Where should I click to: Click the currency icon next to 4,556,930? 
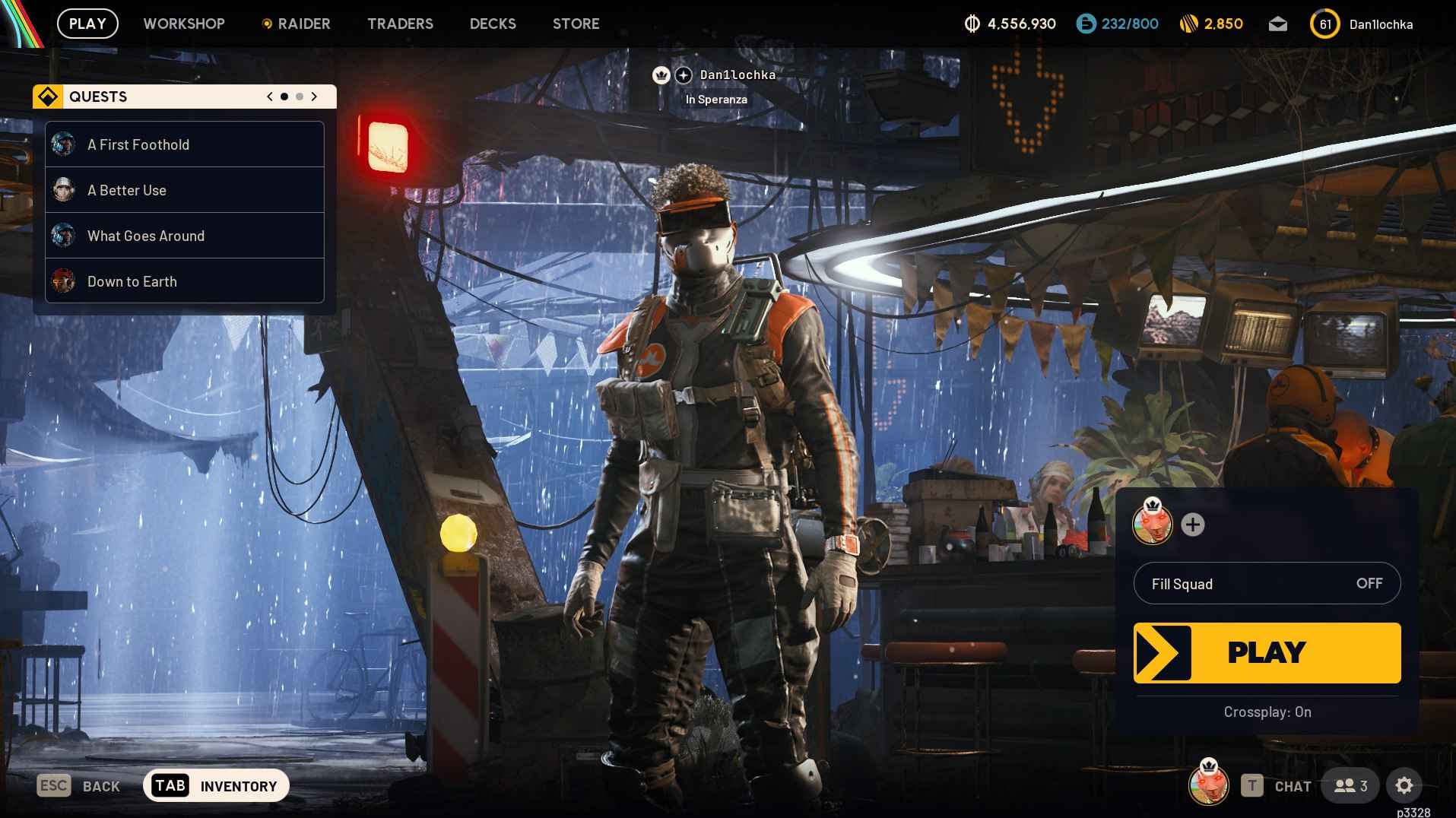coord(972,24)
